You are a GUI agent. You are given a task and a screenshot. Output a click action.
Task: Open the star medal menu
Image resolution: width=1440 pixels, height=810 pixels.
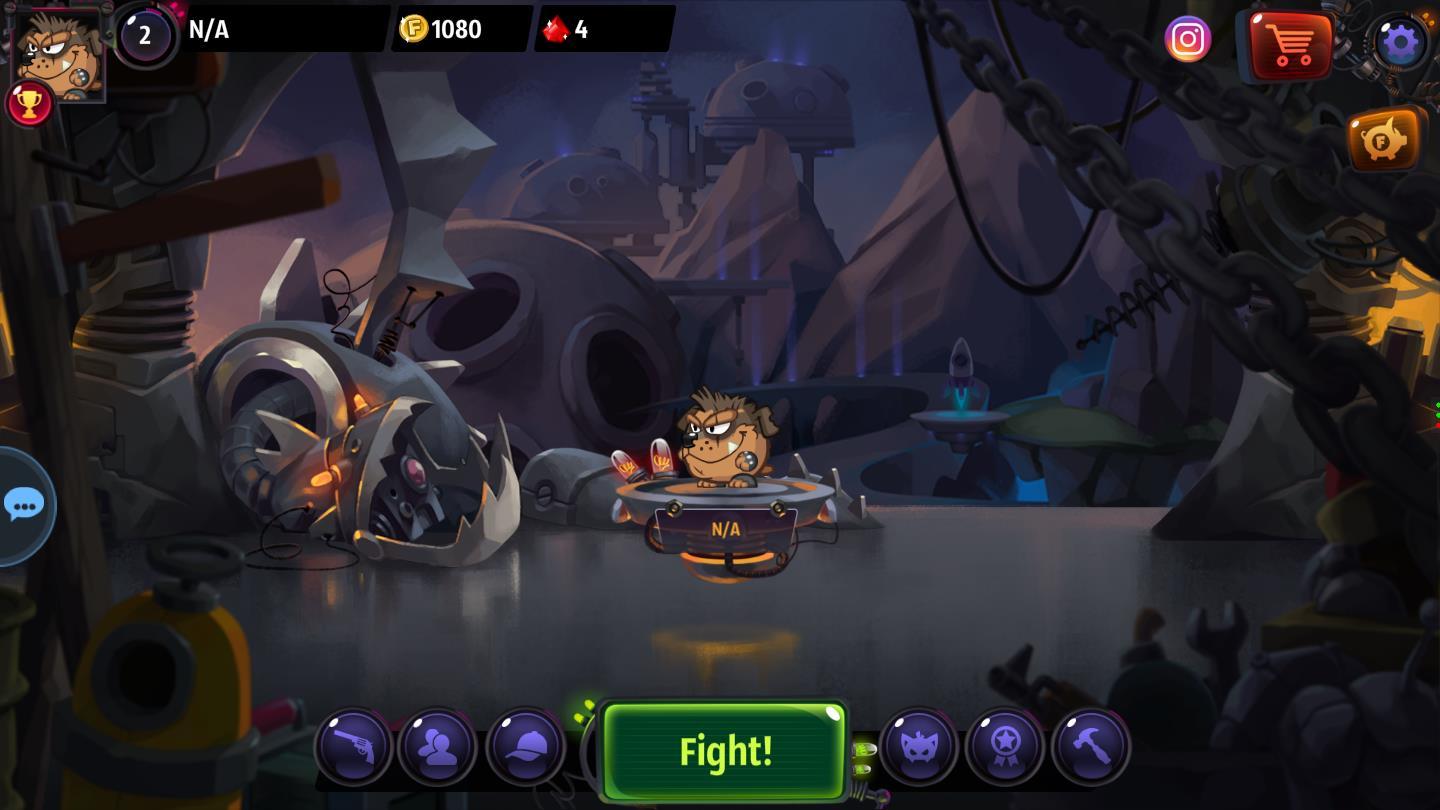tap(1004, 747)
